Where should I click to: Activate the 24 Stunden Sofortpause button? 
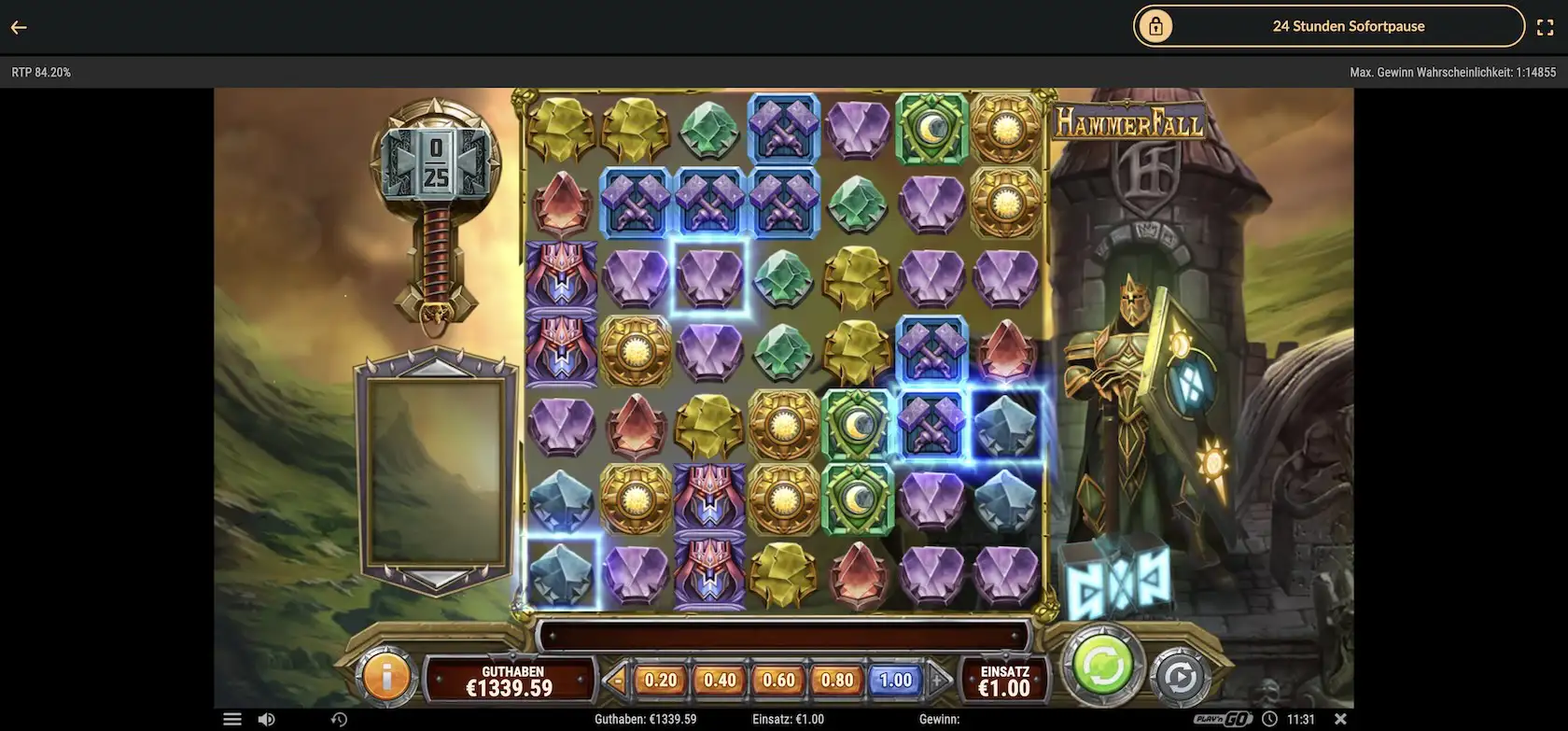[x=1328, y=26]
